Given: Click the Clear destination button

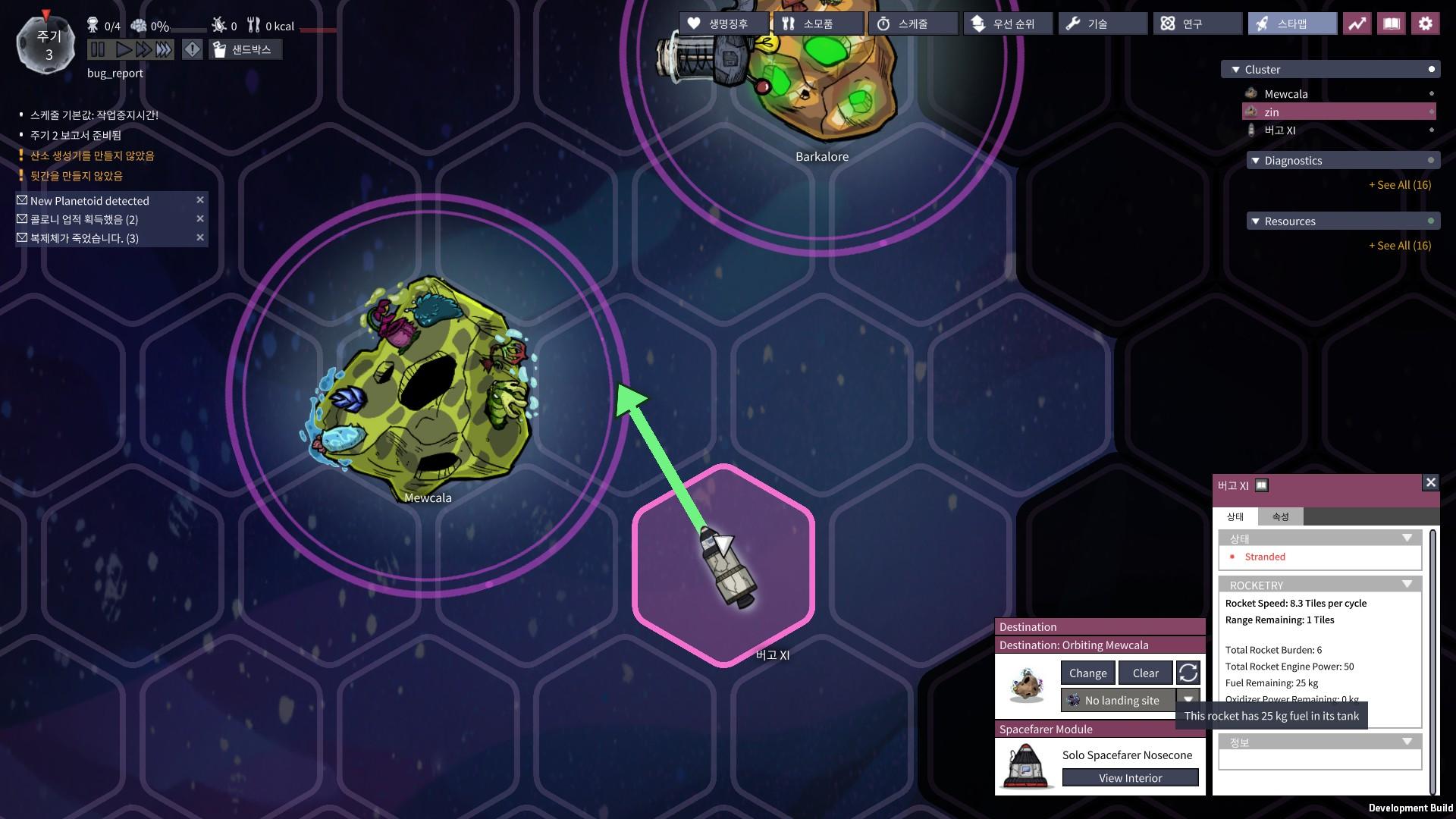Looking at the screenshot, I should coord(1145,673).
